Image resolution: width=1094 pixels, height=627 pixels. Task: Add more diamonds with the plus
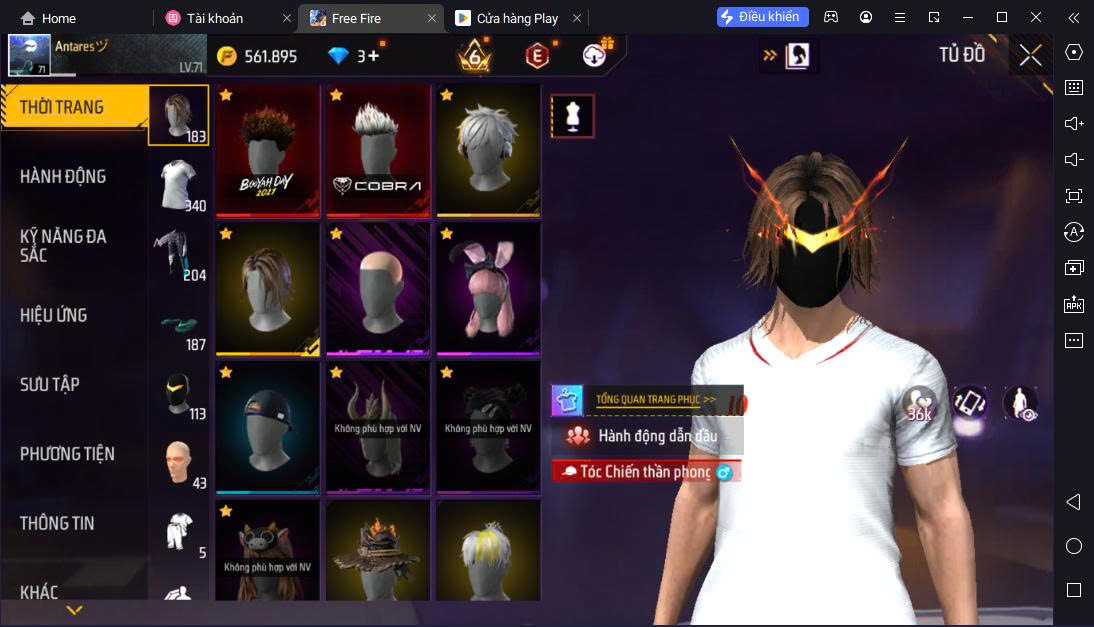click(374, 56)
